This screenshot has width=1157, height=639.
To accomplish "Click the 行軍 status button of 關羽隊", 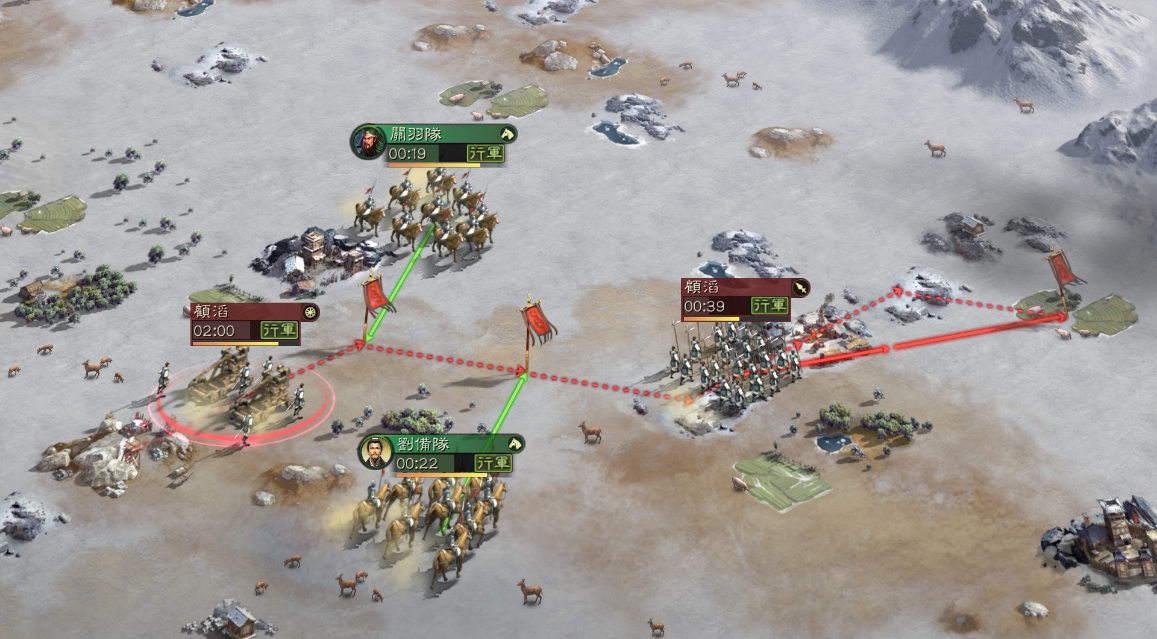I will pyautogui.click(x=486, y=153).
